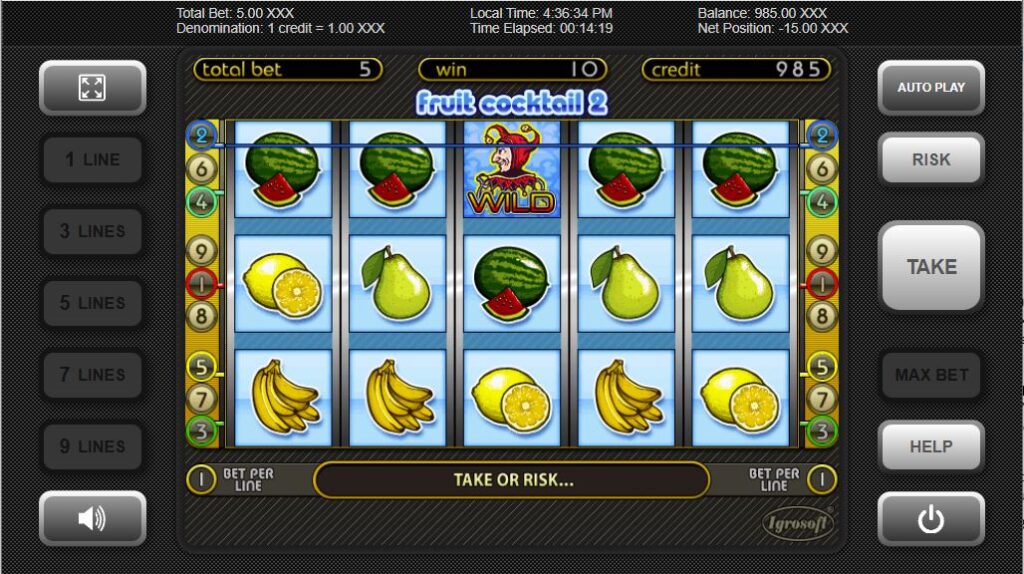Select the 1 LINE bet option

pos(92,159)
